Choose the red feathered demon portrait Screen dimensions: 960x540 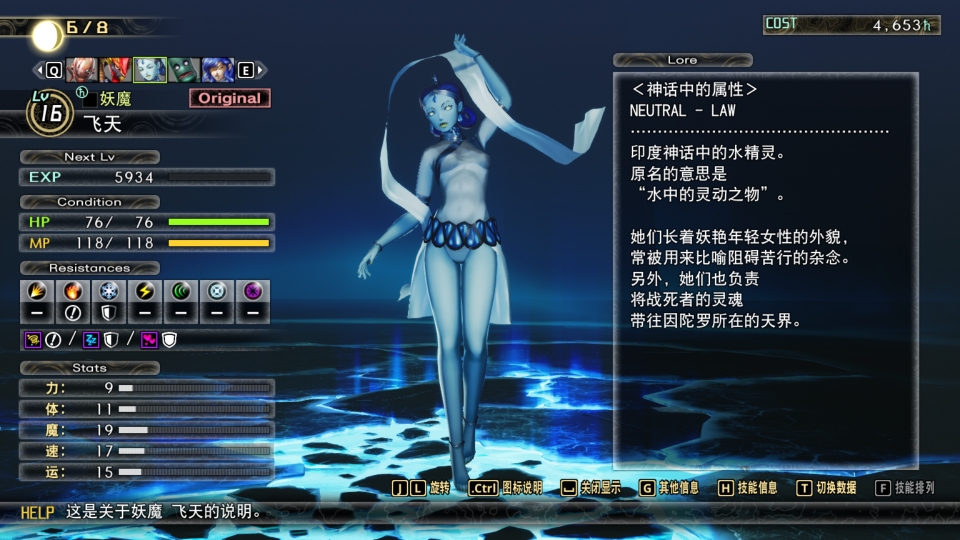(x=115, y=70)
